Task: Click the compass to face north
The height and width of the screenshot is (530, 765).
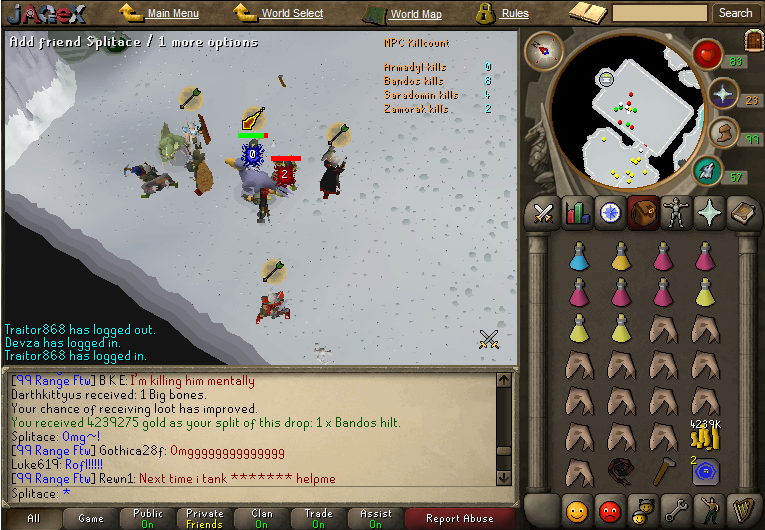Action: tap(544, 49)
